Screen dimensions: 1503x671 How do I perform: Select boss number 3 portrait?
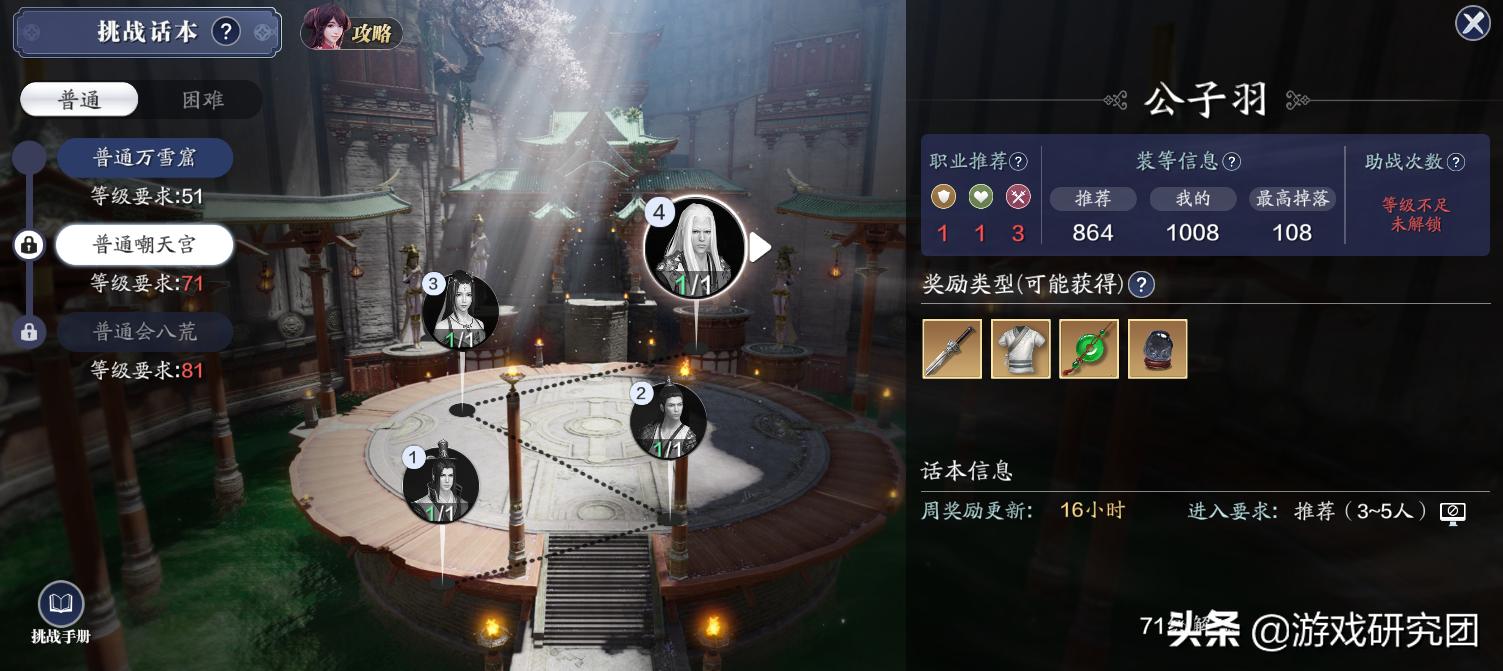[x=460, y=311]
